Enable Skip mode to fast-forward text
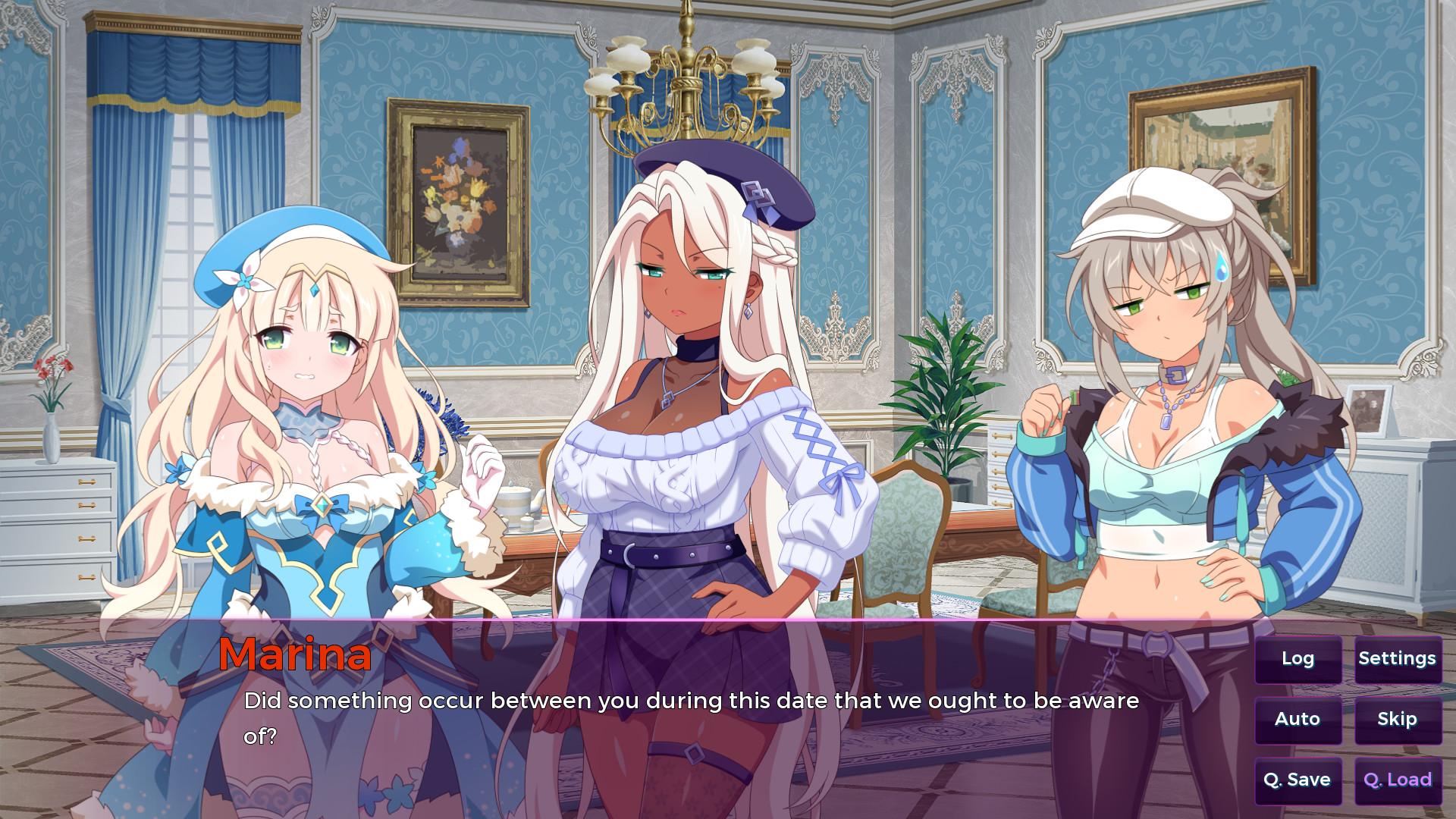The image size is (1456, 819). tap(1398, 719)
